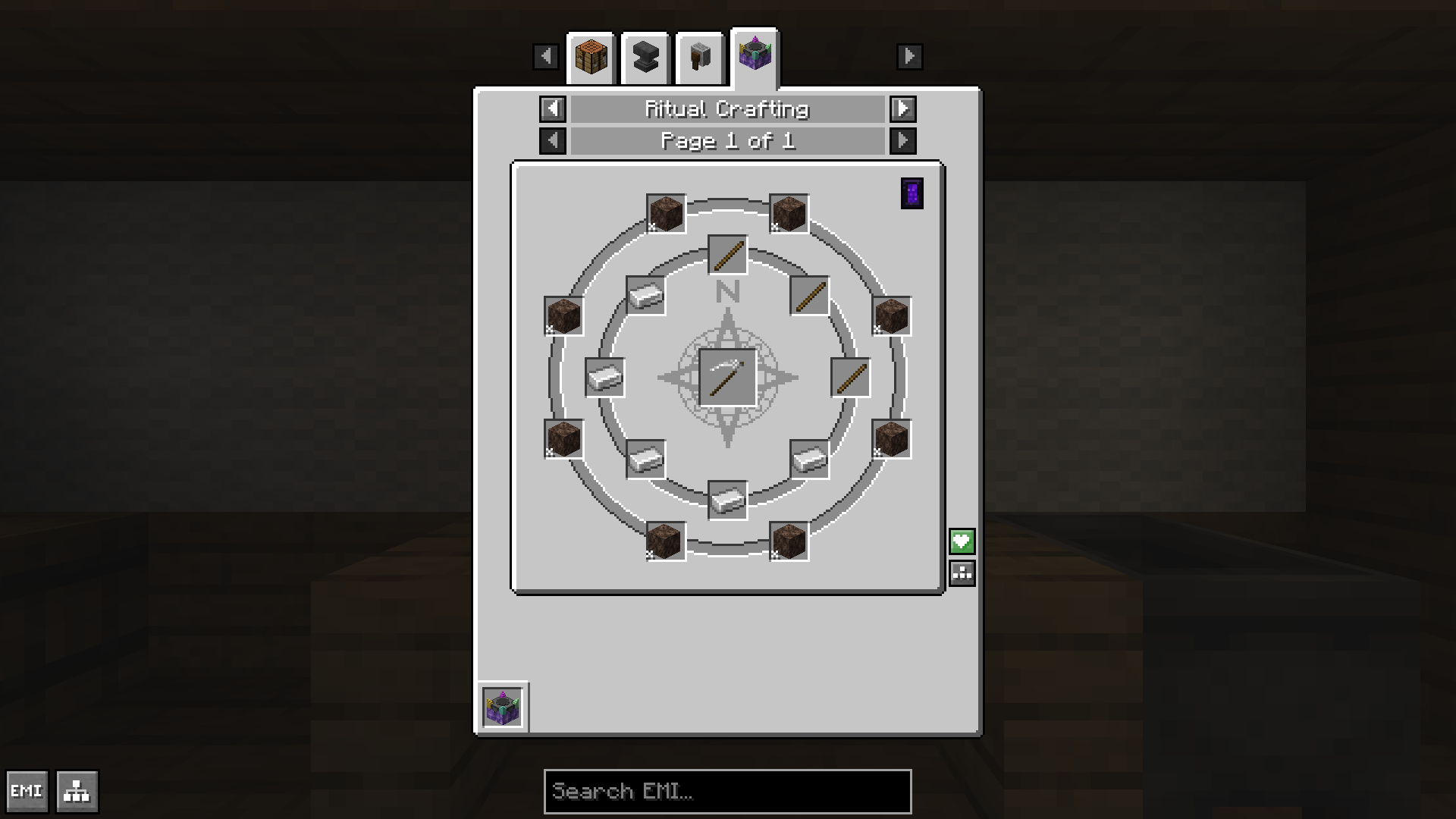Open the EMI recipe tree viewer
The height and width of the screenshot is (819, 1456).
[77, 792]
